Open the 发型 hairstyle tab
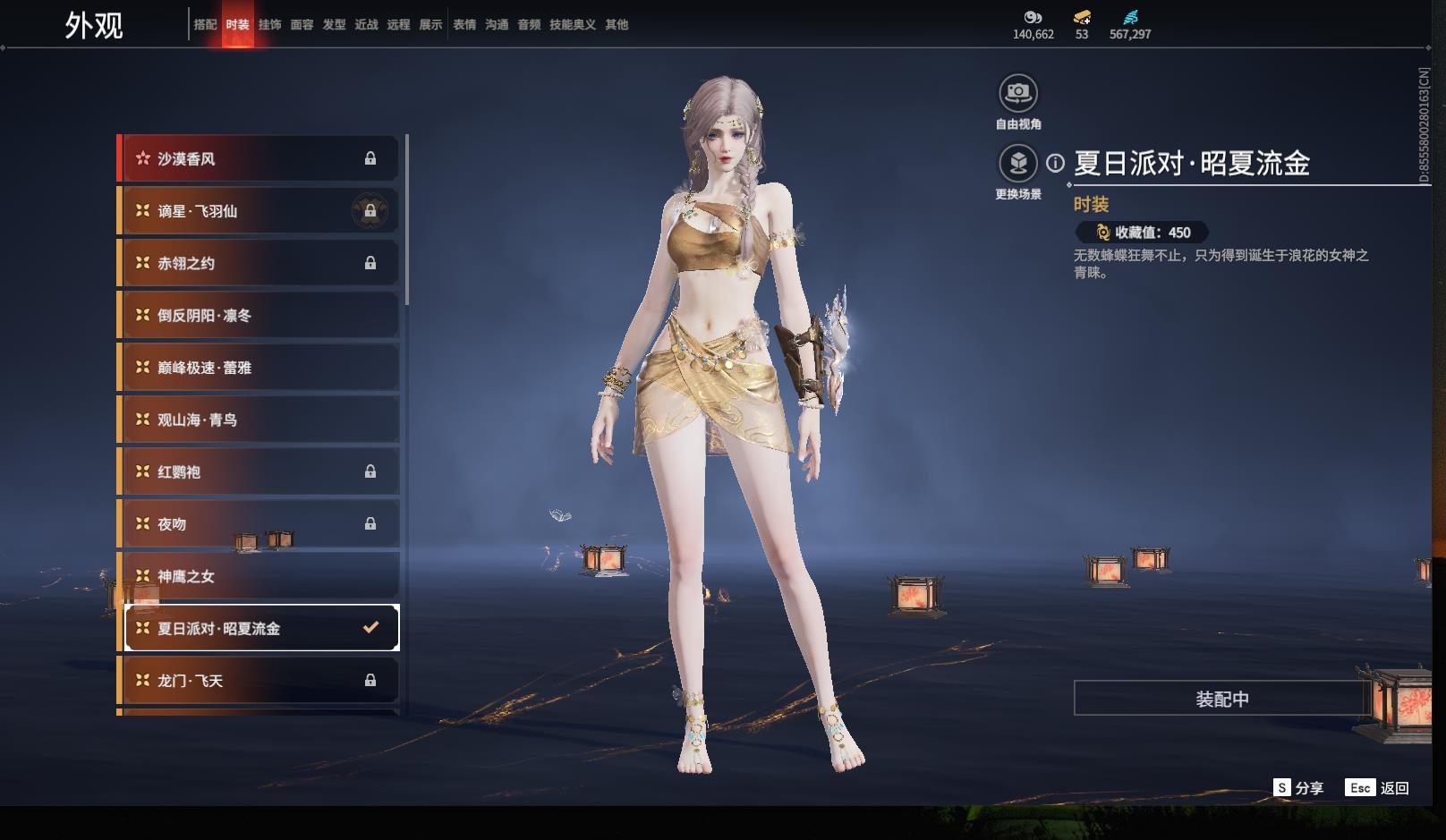Screen dimensions: 1446x840 (x=334, y=25)
